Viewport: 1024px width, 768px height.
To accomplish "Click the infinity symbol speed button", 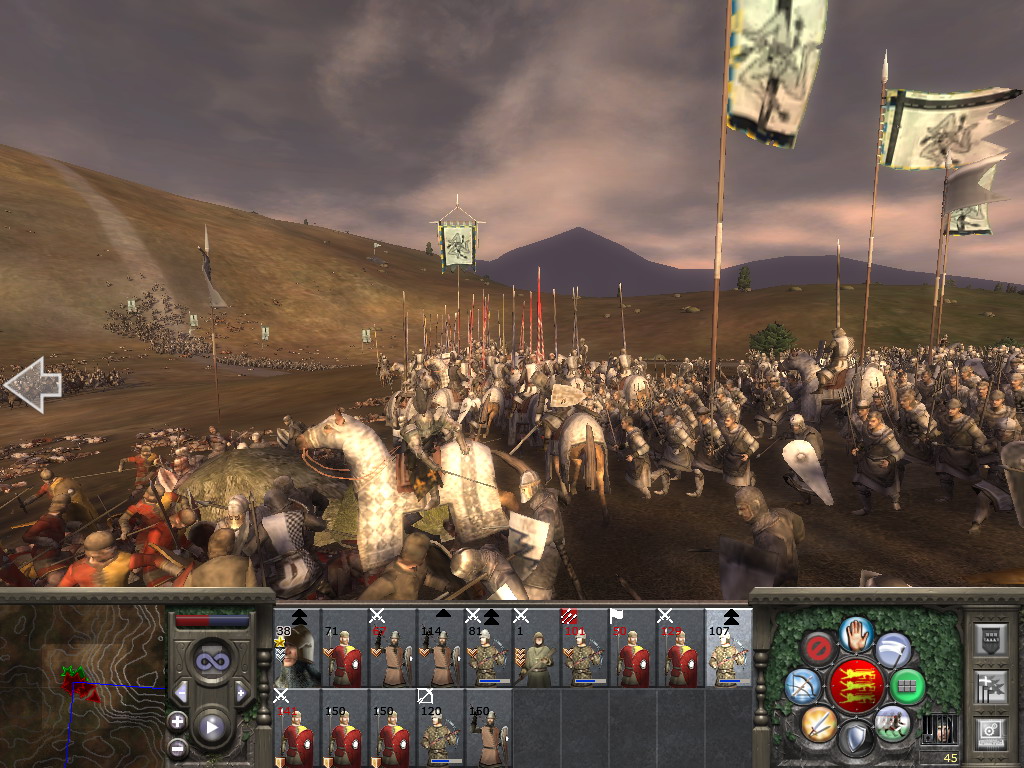I will tap(211, 661).
